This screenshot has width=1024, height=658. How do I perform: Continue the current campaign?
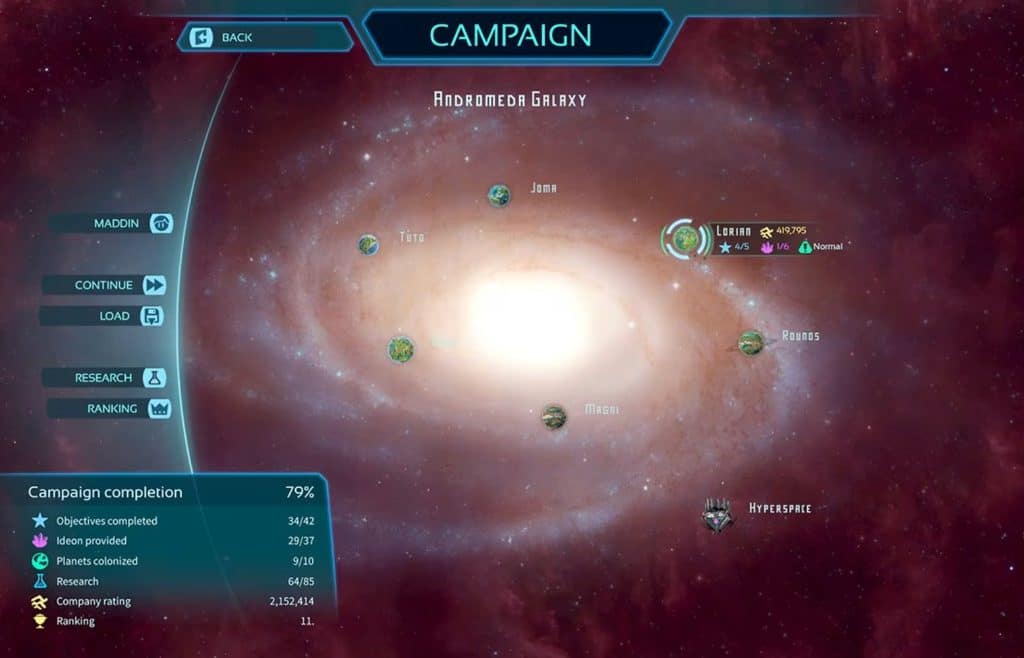pyautogui.click(x=104, y=285)
